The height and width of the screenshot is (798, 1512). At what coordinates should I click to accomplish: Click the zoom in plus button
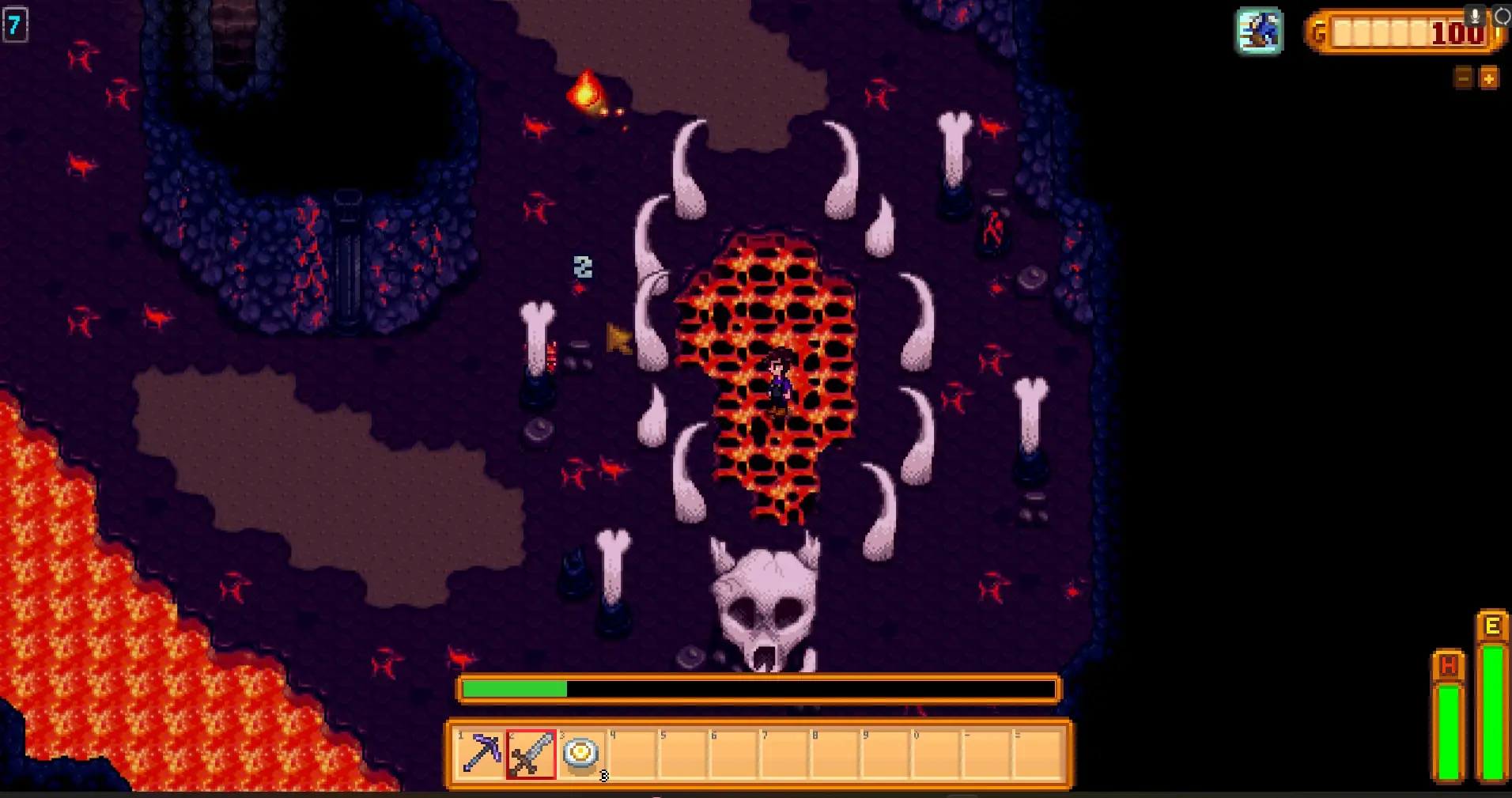(x=1490, y=78)
